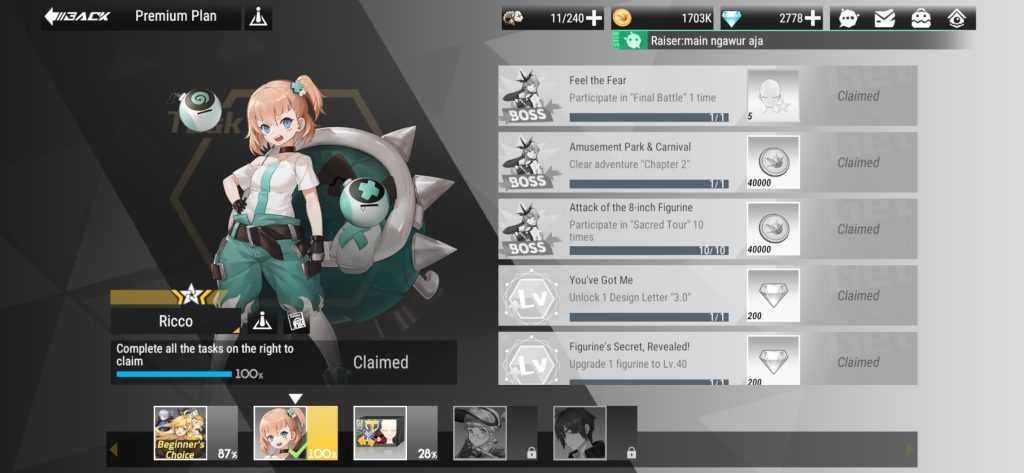View the You've Got Me diamond reward

[773, 295]
